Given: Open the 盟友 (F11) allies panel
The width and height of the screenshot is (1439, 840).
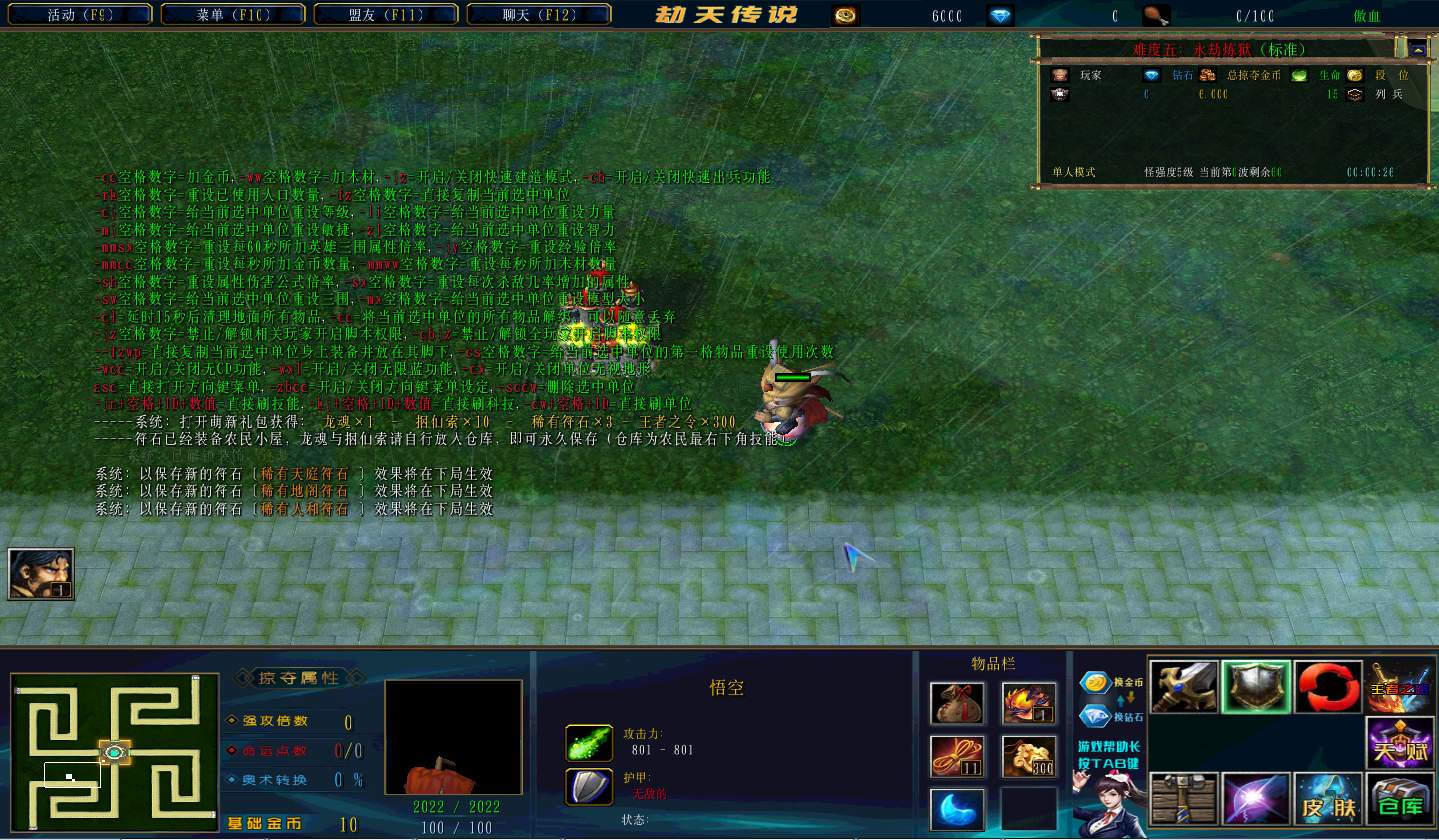Looking at the screenshot, I should coord(386,15).
